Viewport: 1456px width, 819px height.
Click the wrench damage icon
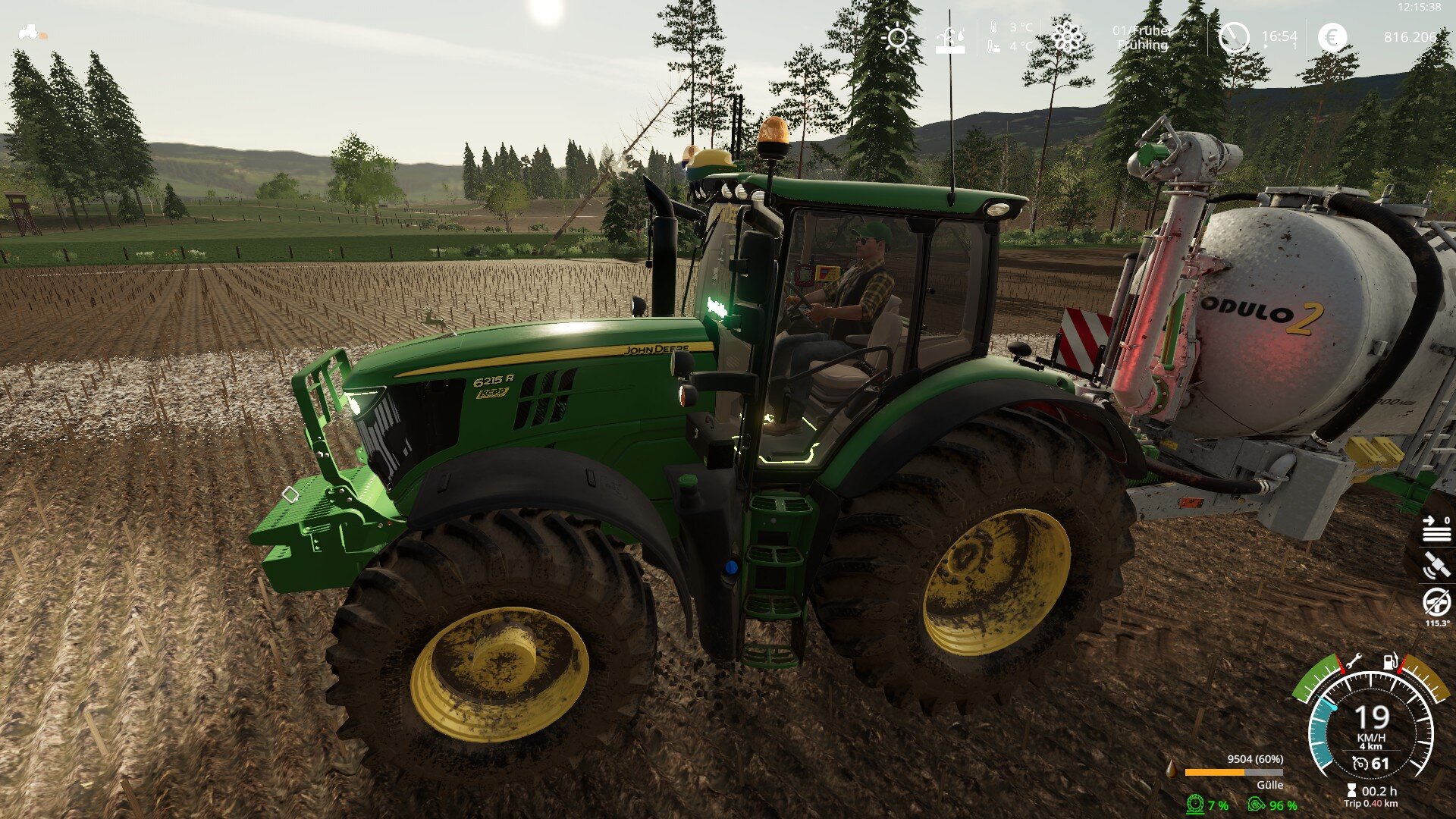pos(1354,661)
